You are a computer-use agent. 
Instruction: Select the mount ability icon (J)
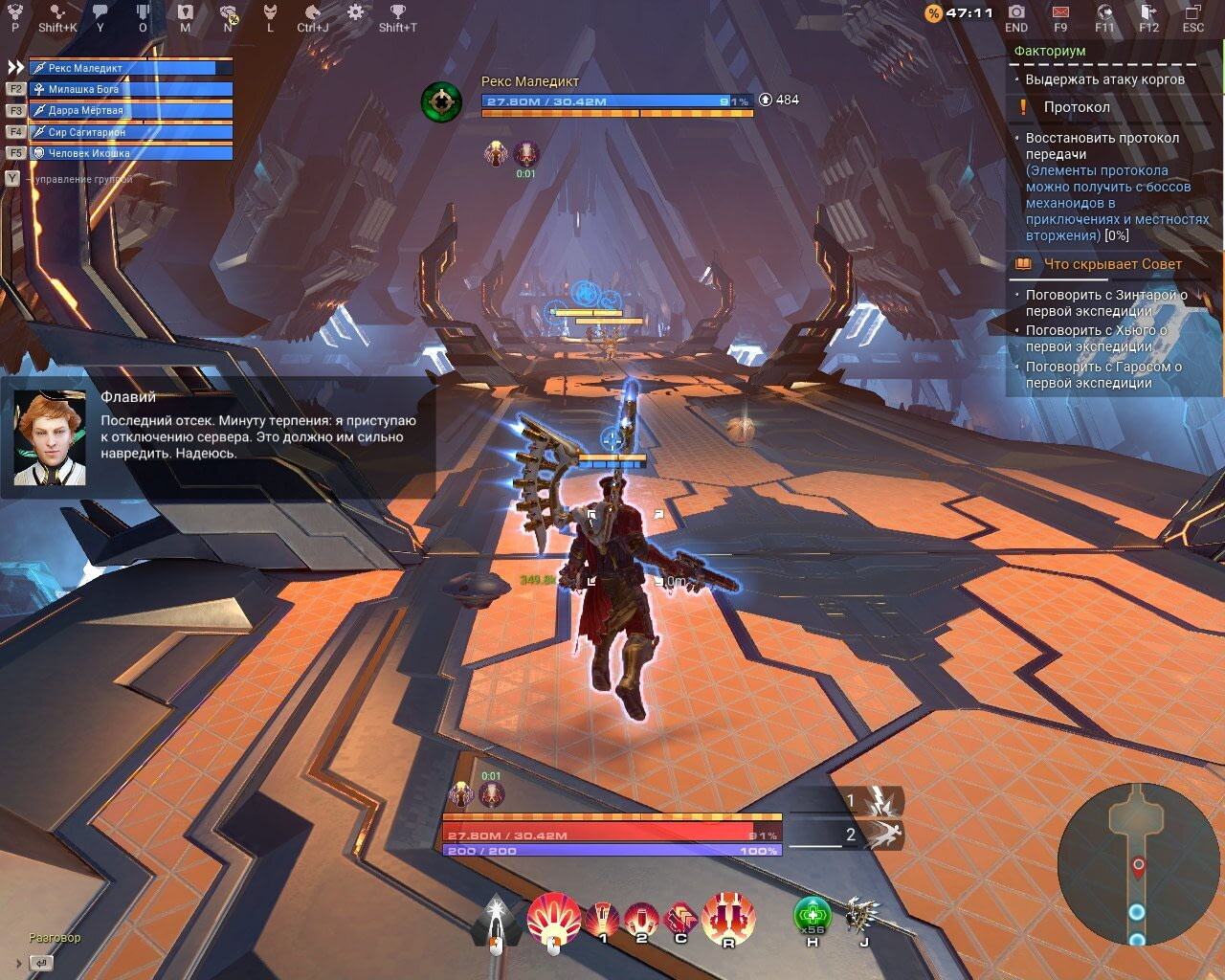[x=862, y=915]
